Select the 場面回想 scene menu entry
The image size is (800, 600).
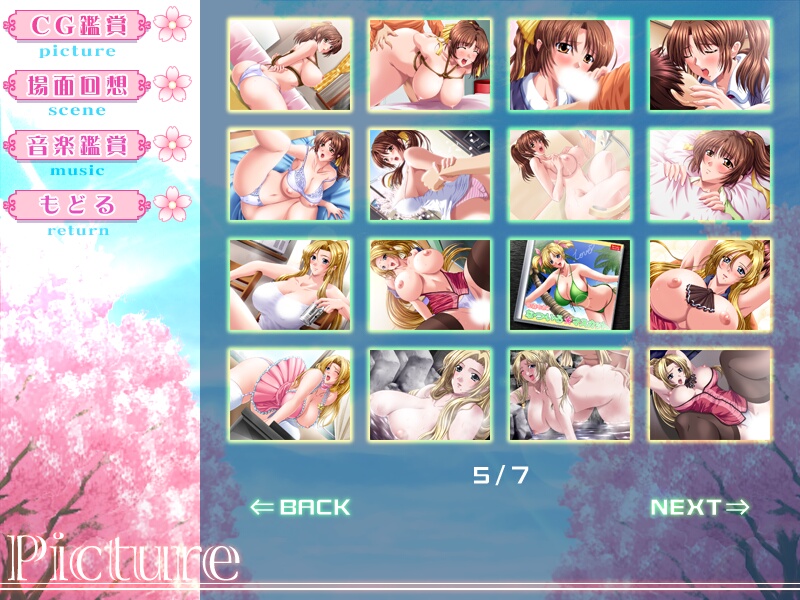pos(77,84)
